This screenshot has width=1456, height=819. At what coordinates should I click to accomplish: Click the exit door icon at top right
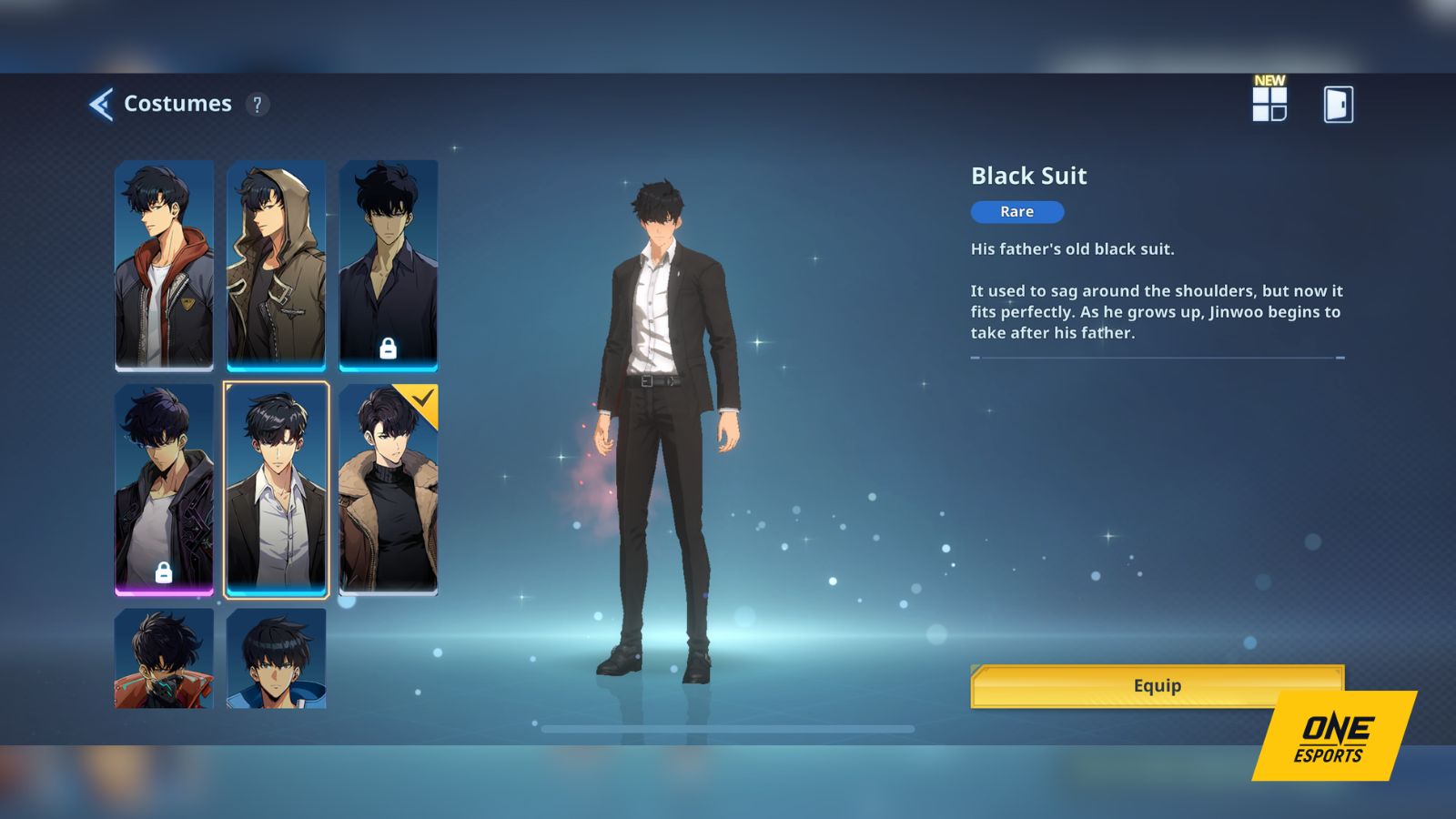point(1340,103)
